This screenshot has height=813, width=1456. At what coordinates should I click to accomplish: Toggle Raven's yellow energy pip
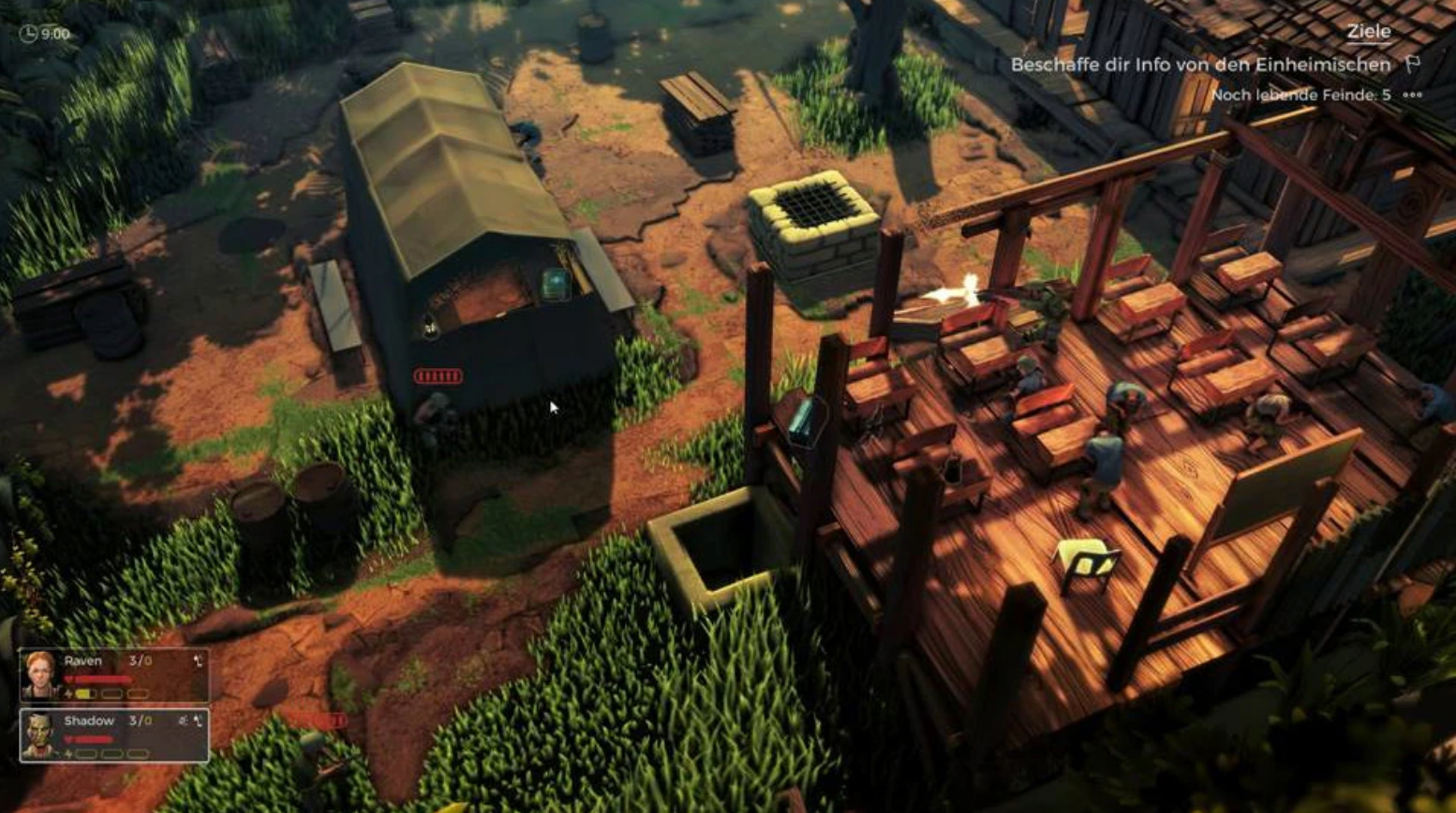(x=85, y=693)
